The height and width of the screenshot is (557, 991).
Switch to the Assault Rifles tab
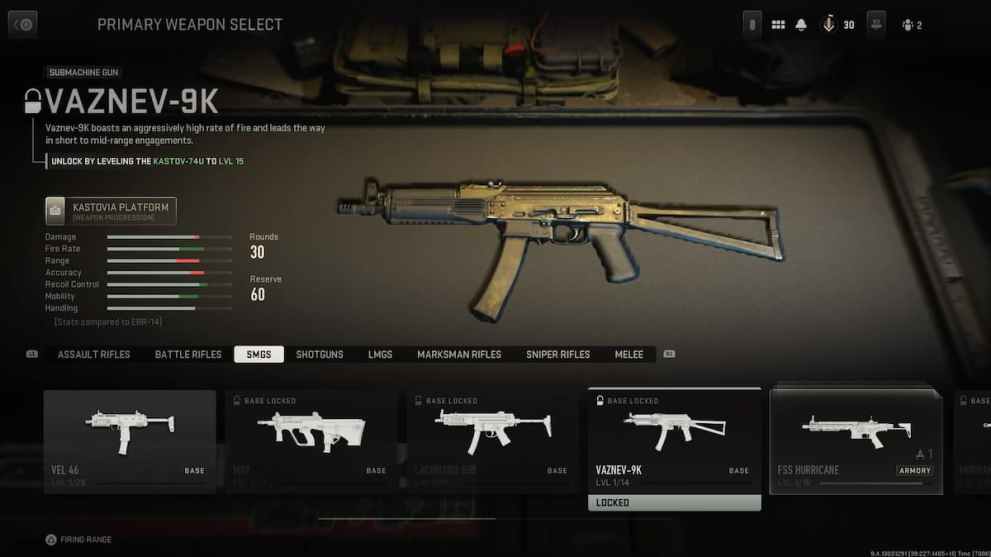[94, 355]
